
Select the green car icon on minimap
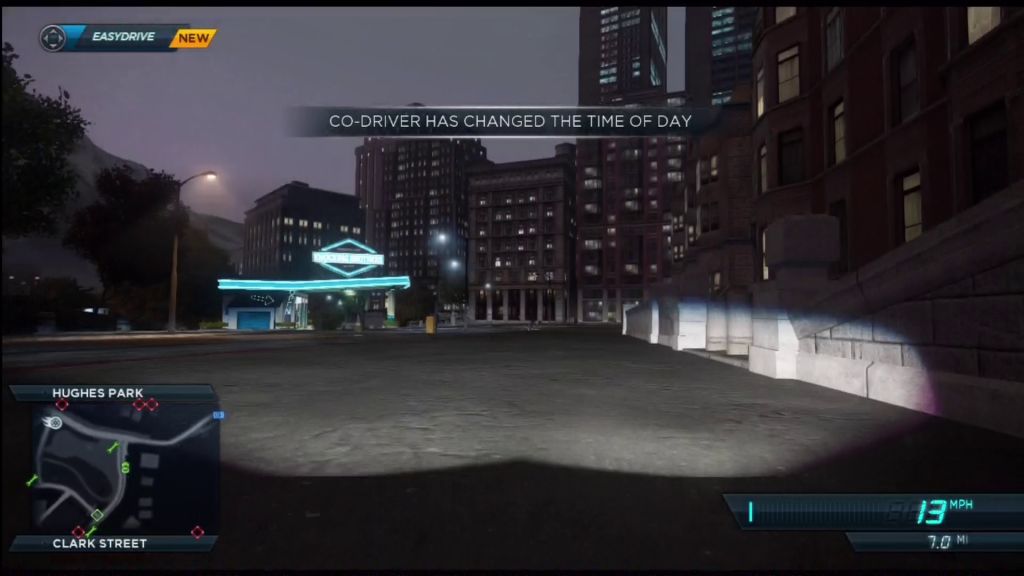point(125,466)
